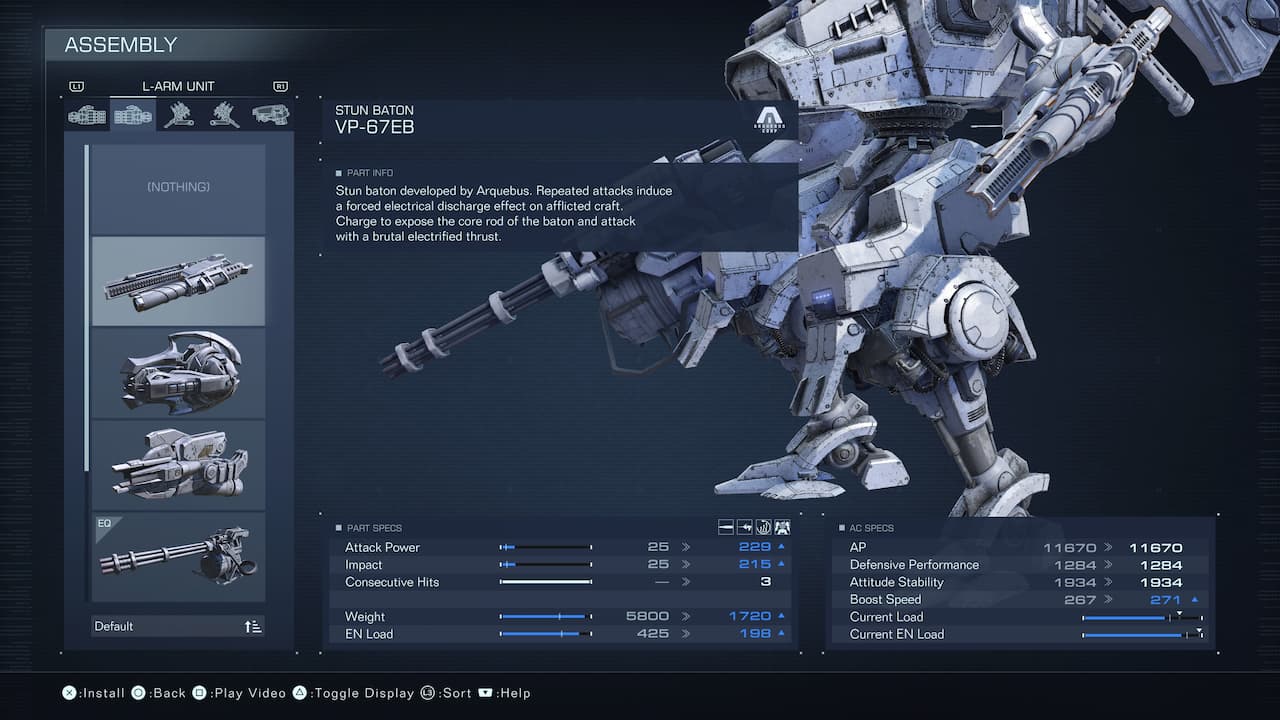
Task: Choose the highlighted VP-67EB stun baton
Action: [178, 281]
